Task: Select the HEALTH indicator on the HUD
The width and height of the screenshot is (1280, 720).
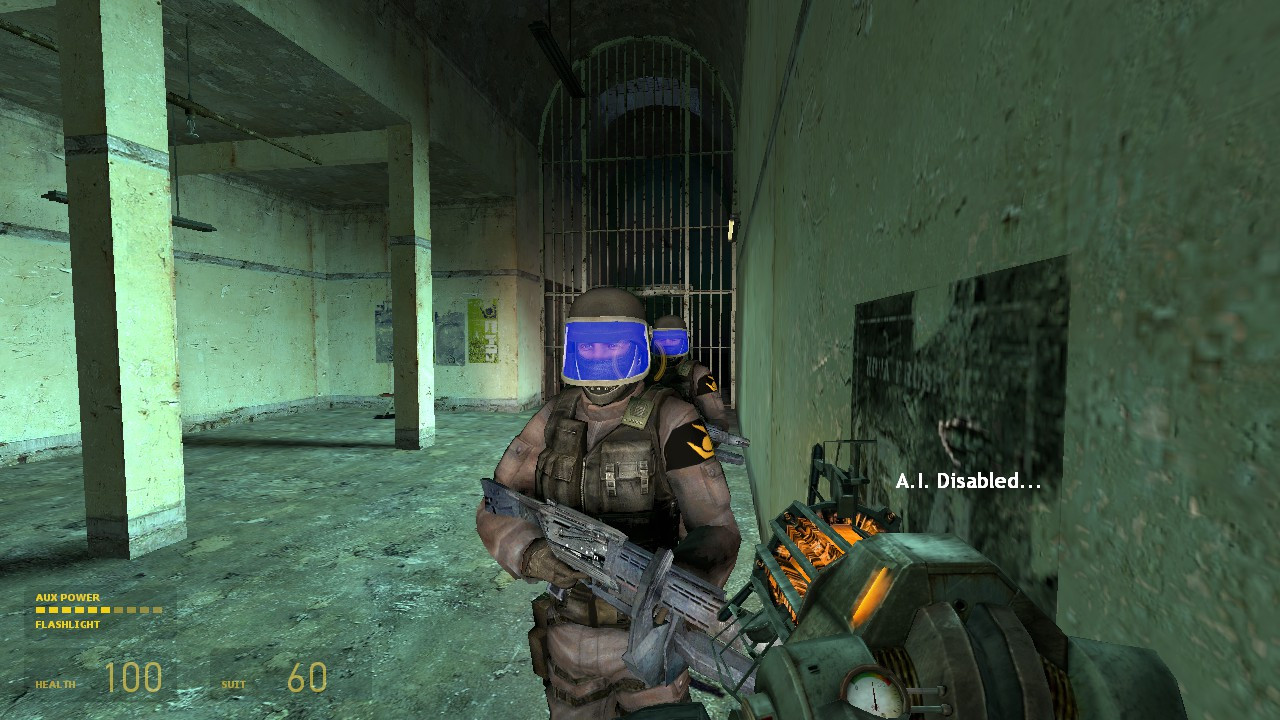Action: coord(55,683)
